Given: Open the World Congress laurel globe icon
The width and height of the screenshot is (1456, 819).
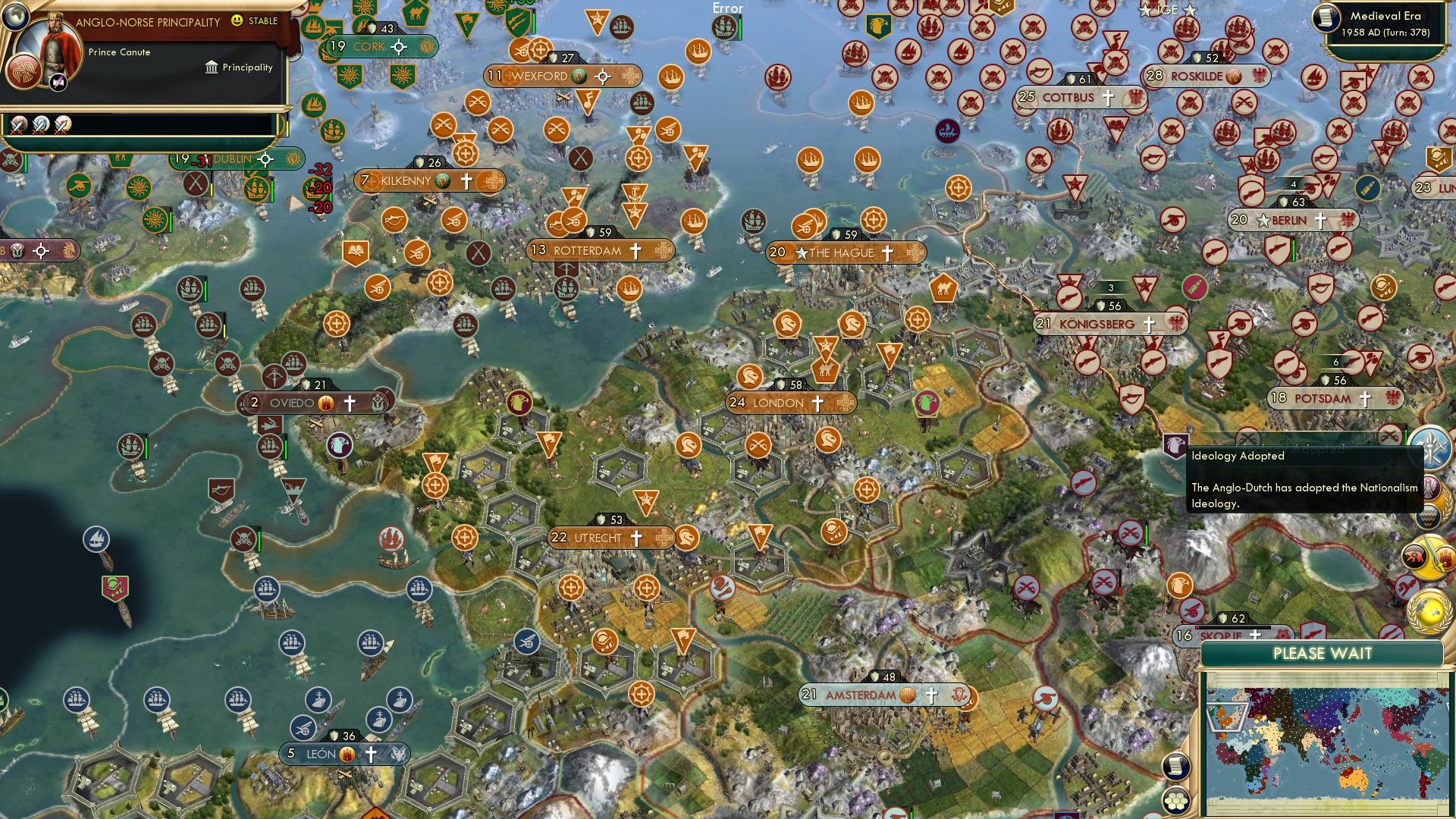Looking at the screenshot, I should [1429, 611].
